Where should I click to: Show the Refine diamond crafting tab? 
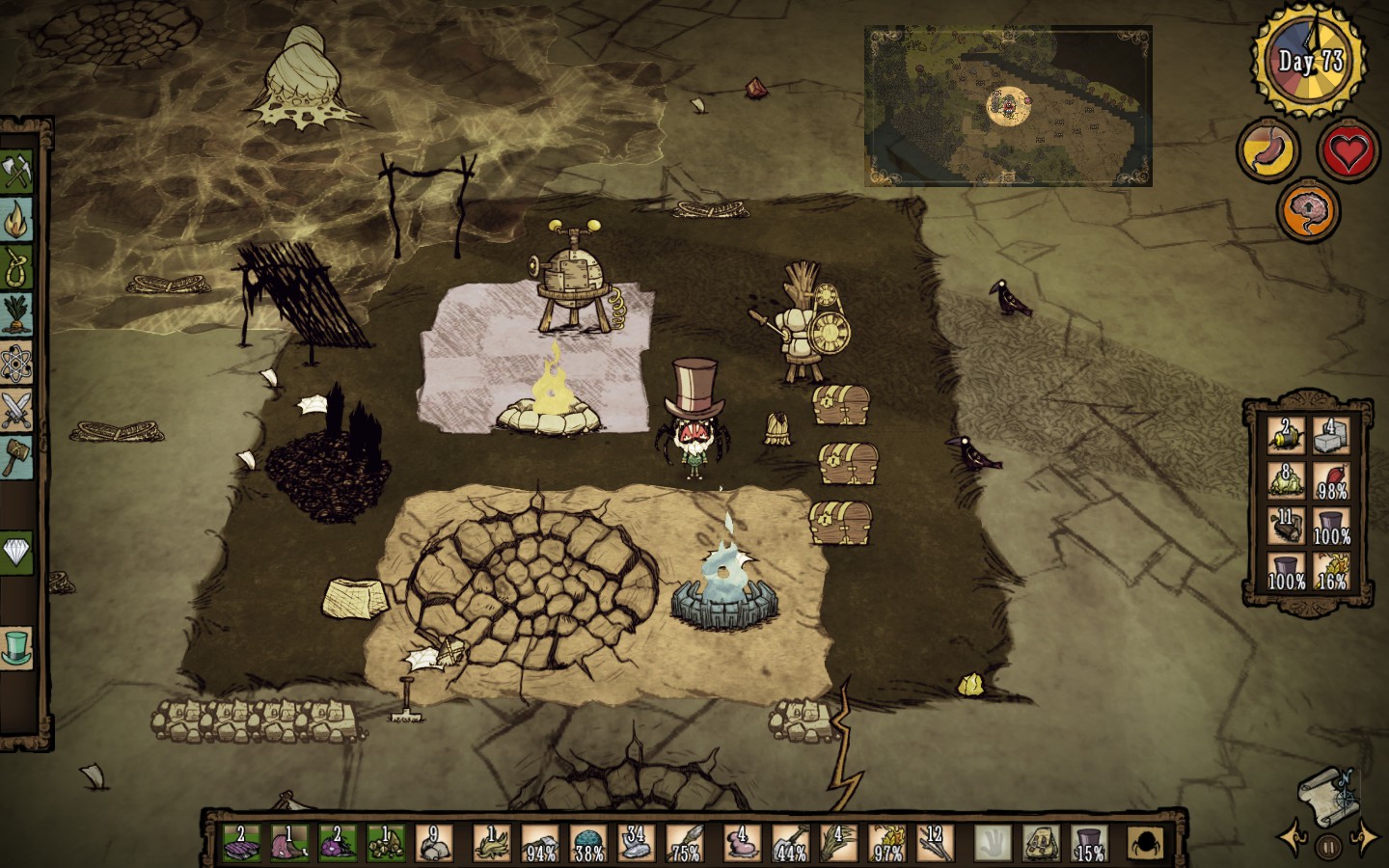[x=17, y=552]
